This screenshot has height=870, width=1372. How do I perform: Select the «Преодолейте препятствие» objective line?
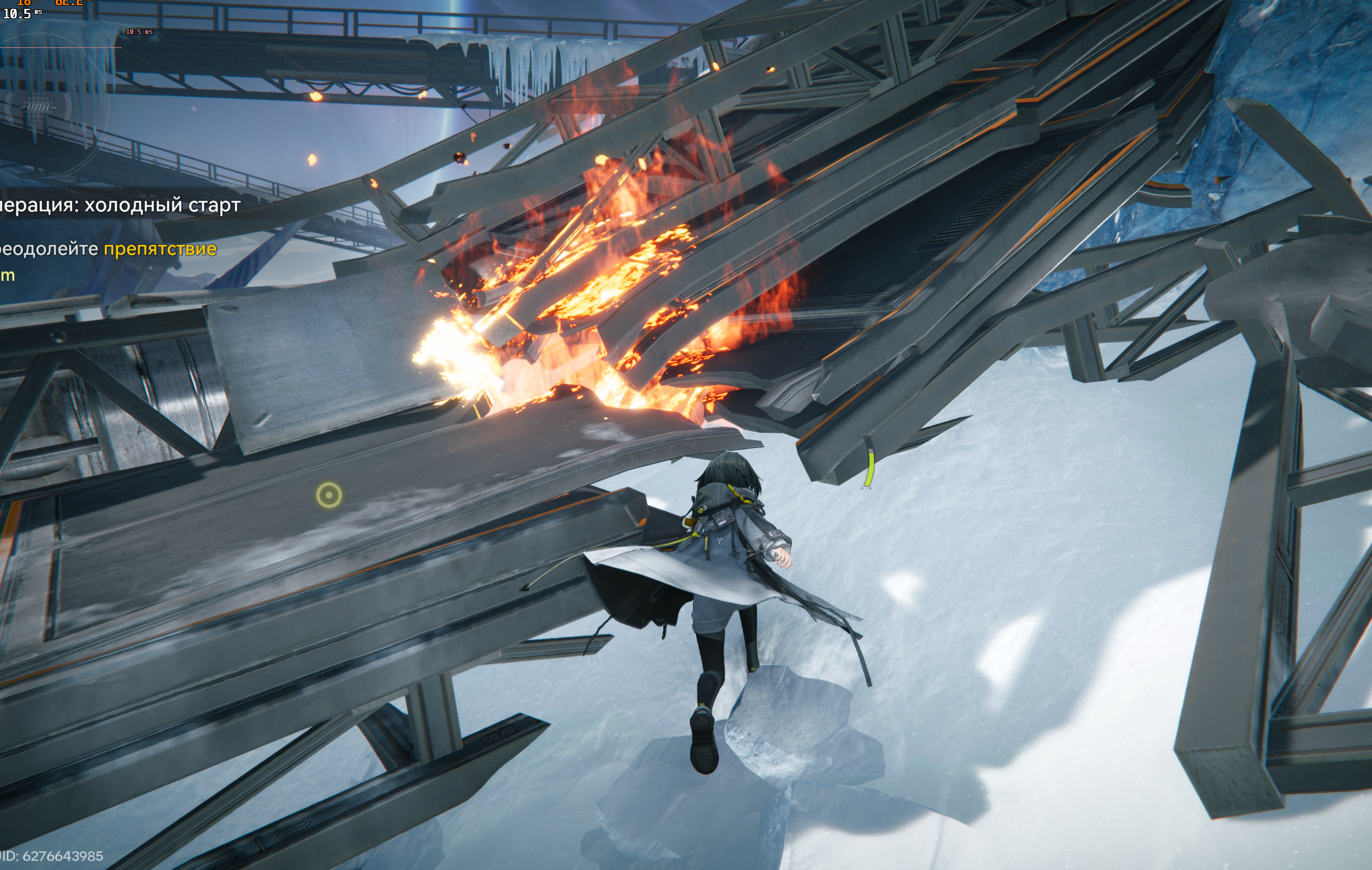tap(109, 249)
